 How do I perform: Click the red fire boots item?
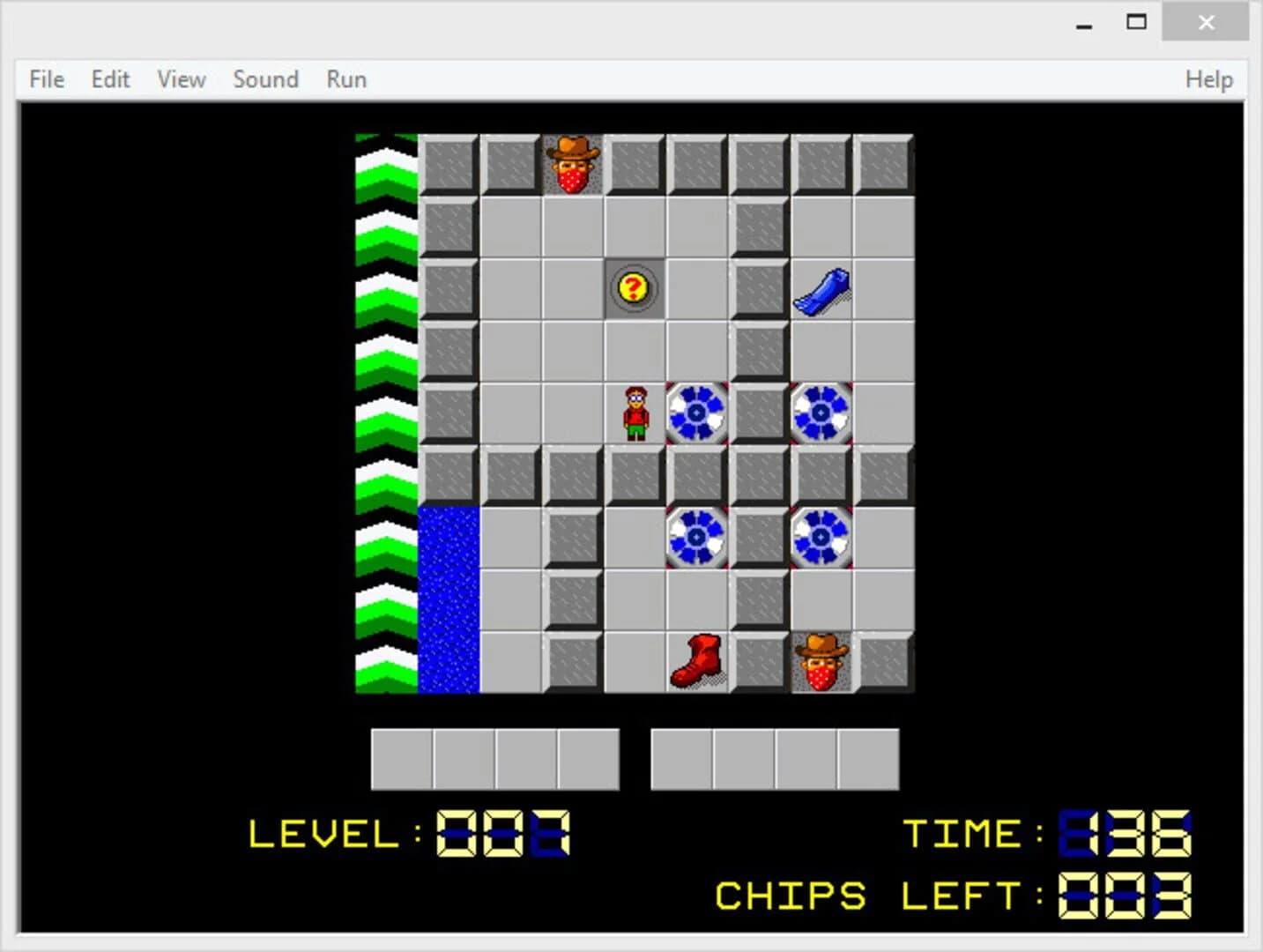click(x=696, y=660)
